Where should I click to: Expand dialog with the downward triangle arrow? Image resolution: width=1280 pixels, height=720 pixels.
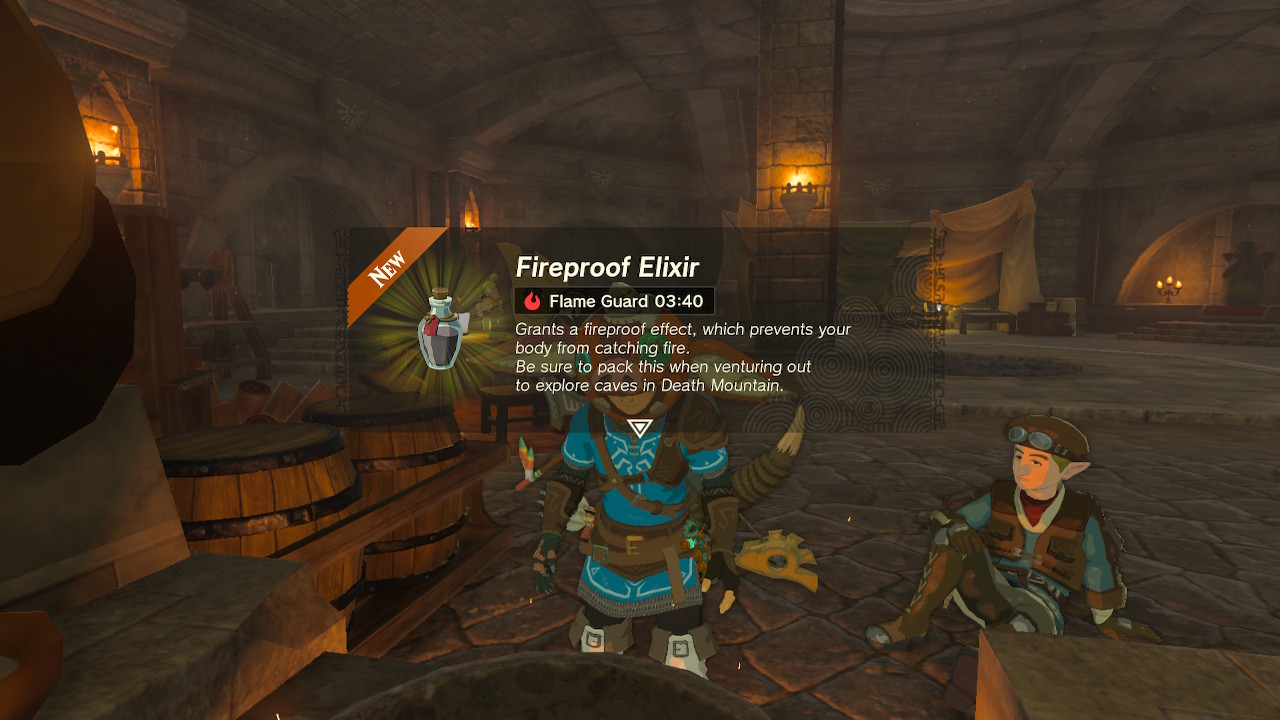[x=640, y=428]
